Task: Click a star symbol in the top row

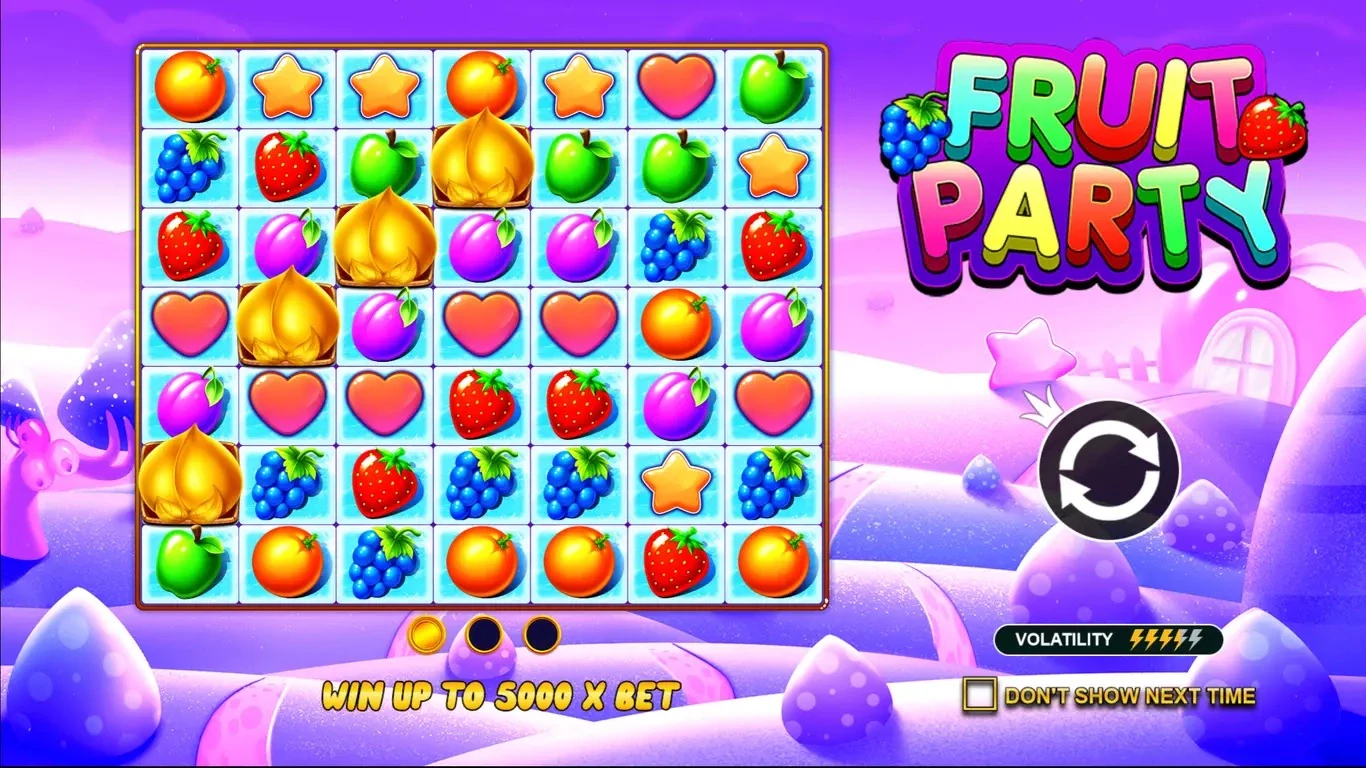Action: click(288, 88)
